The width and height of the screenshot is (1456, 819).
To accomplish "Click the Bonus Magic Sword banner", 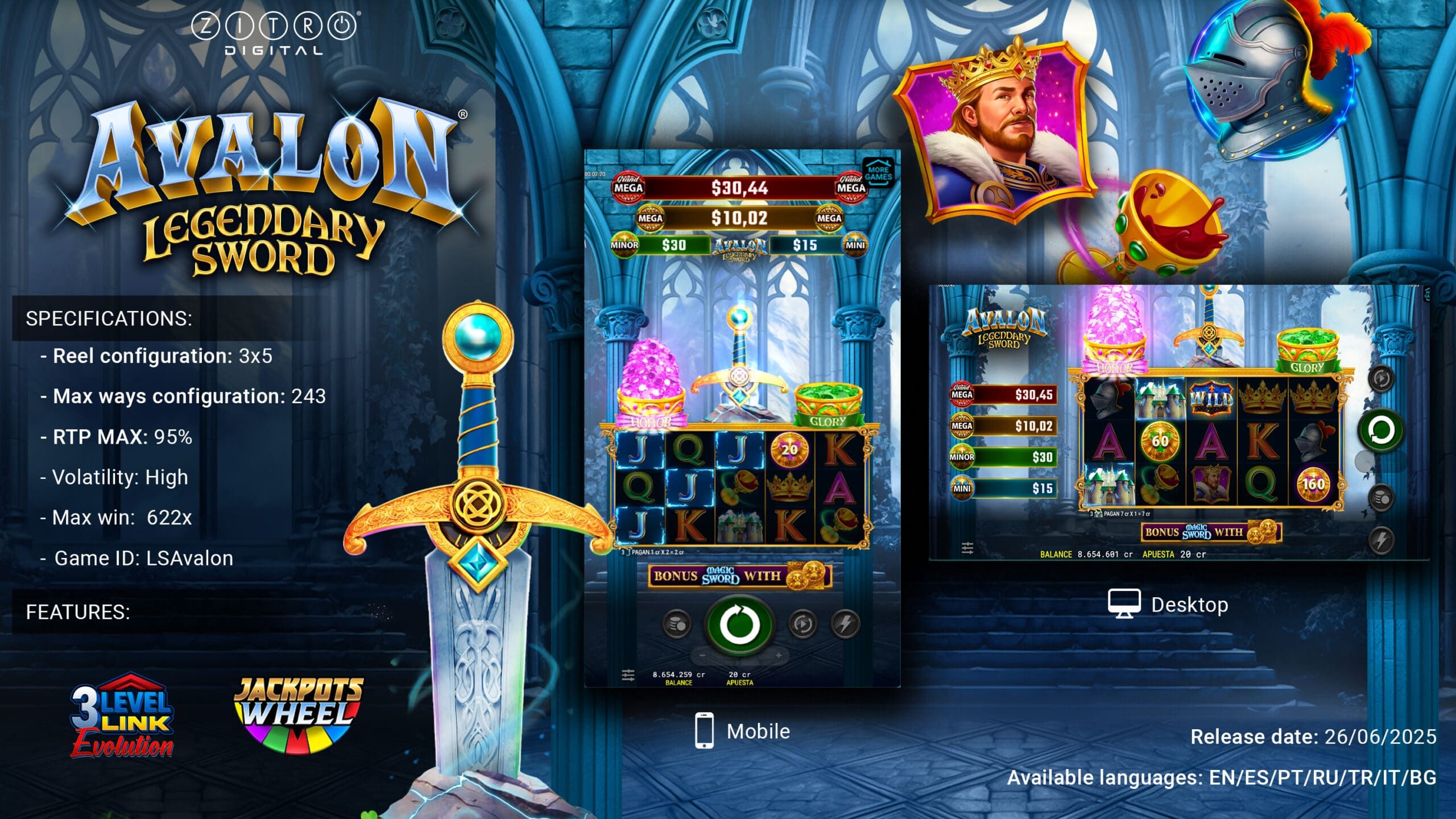I will click(739, 575).
